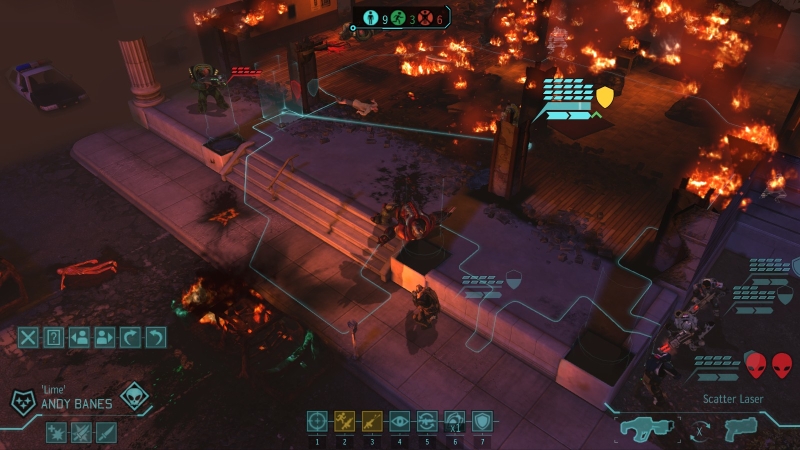The width and height of the screenshot is (800, 450).
Task: Activate the Run & Gun ability
Action: [345, 421]
